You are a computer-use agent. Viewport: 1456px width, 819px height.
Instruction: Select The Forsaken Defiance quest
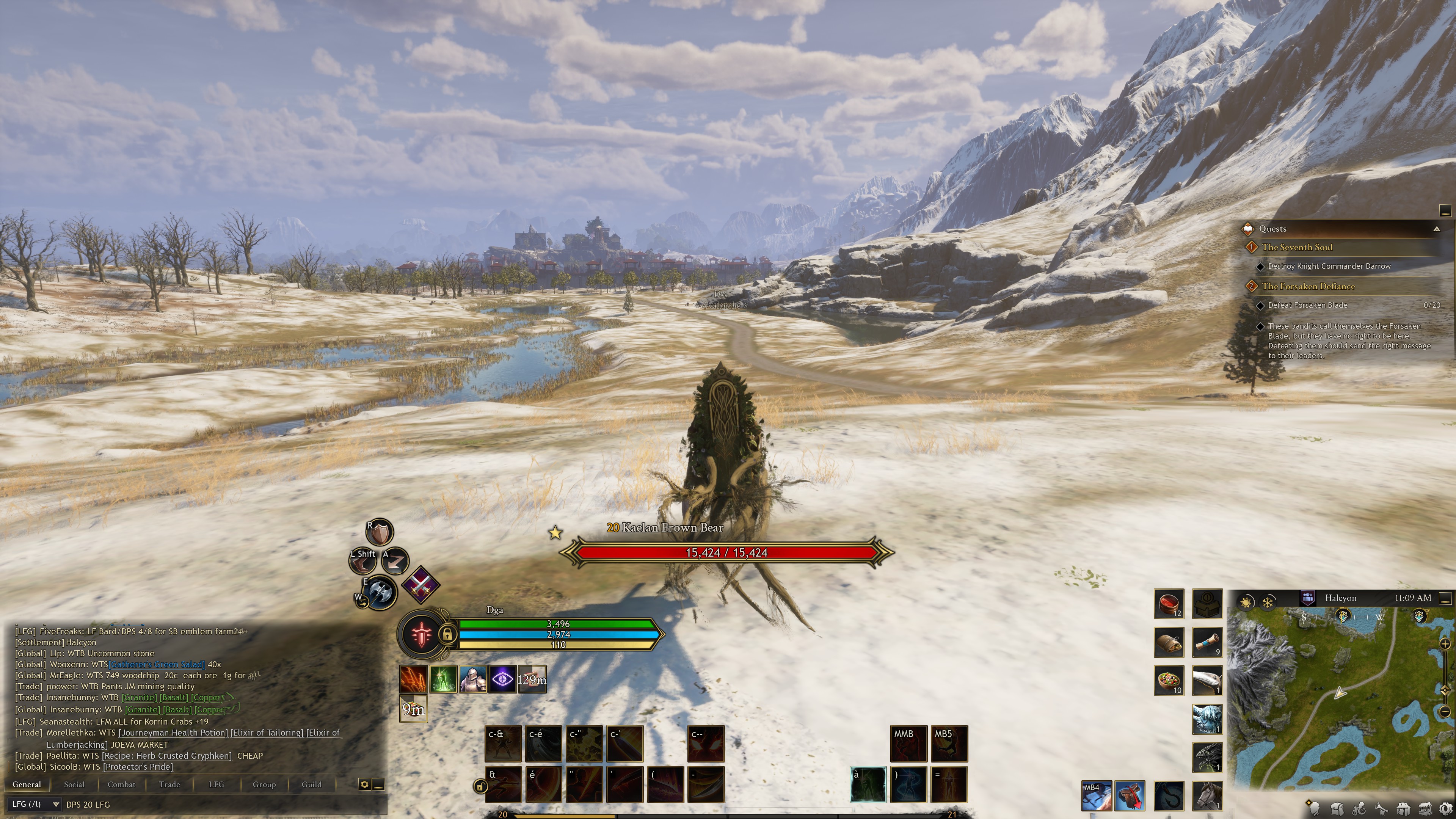[1308, 286]
